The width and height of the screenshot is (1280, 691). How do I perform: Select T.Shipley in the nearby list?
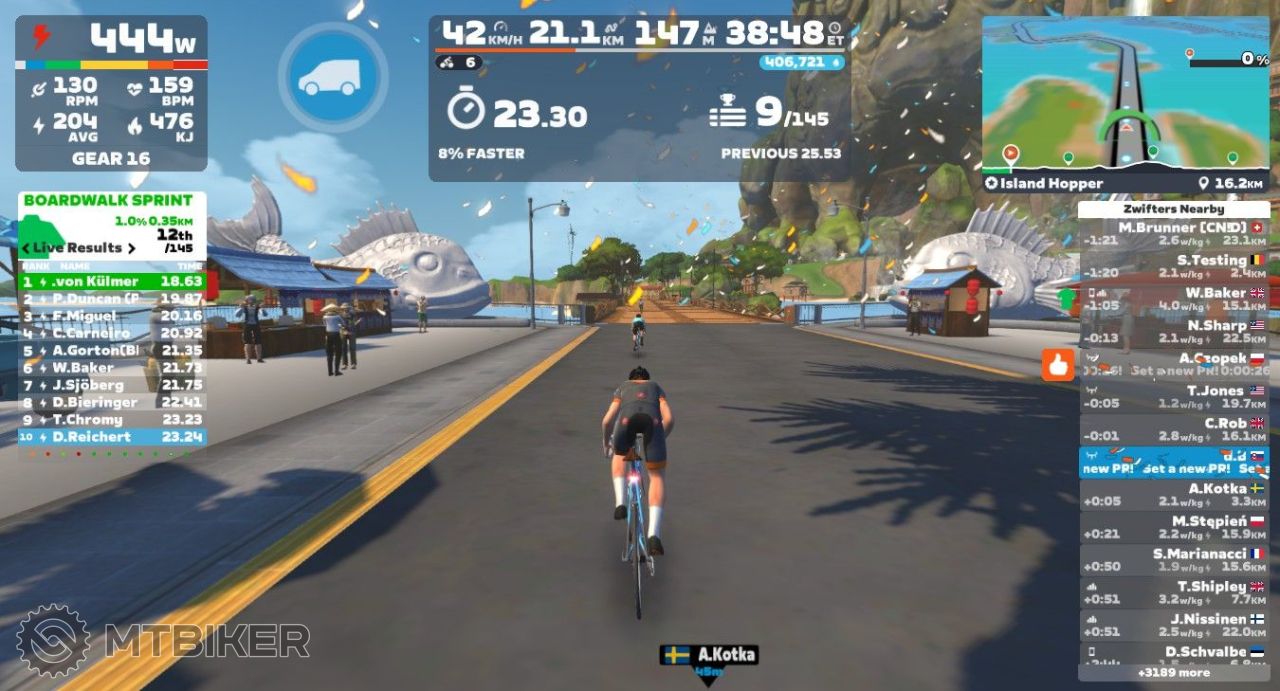[1173, 592]
